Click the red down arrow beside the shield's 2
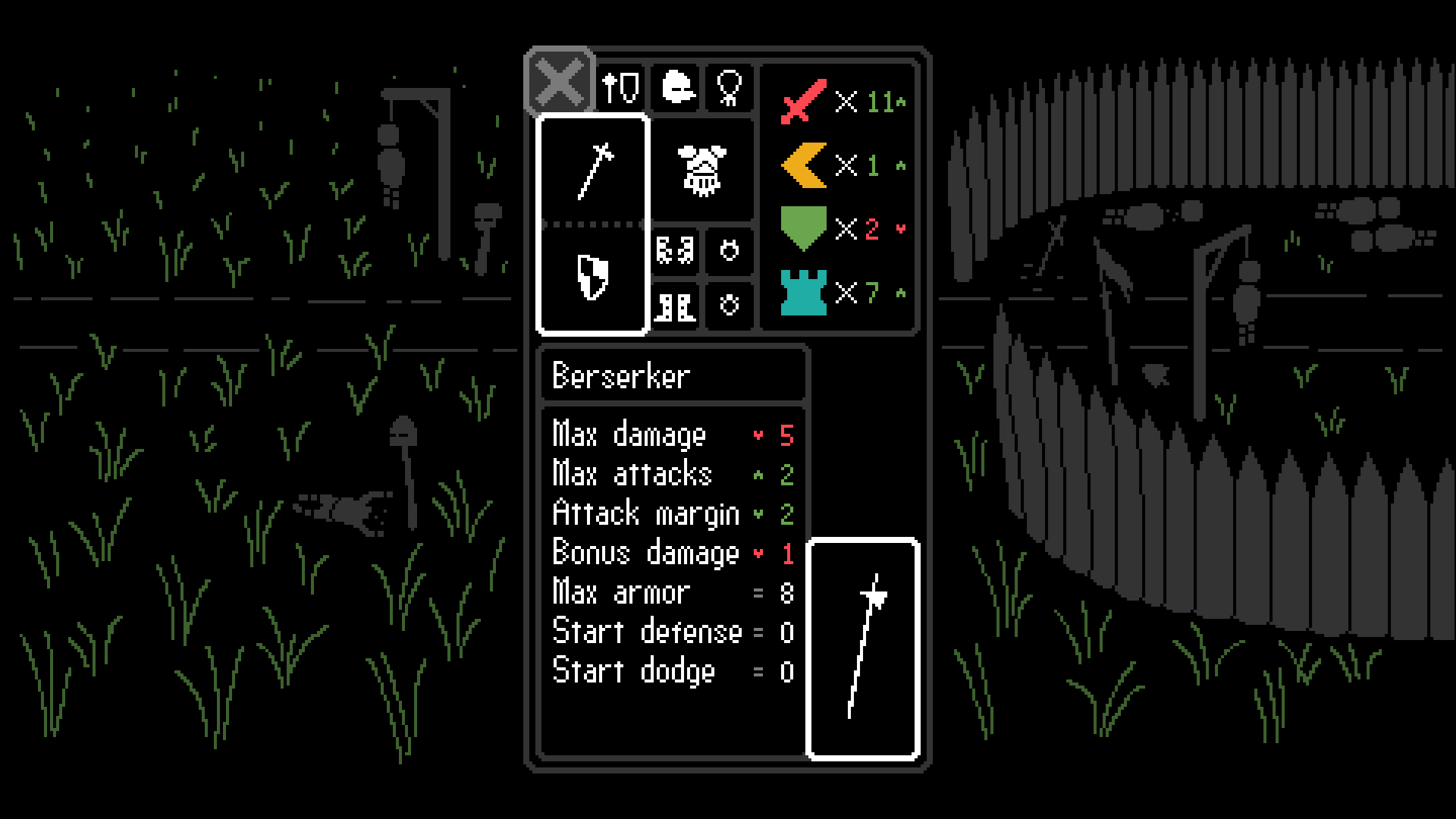1456x819 pixels. point(900,230)
